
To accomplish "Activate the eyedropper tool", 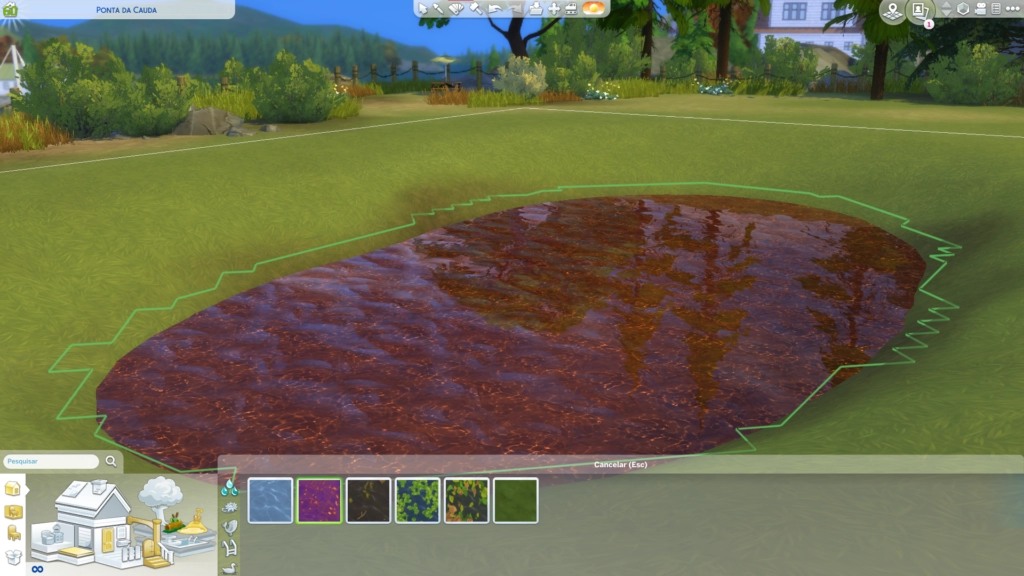I will point(439,8).
